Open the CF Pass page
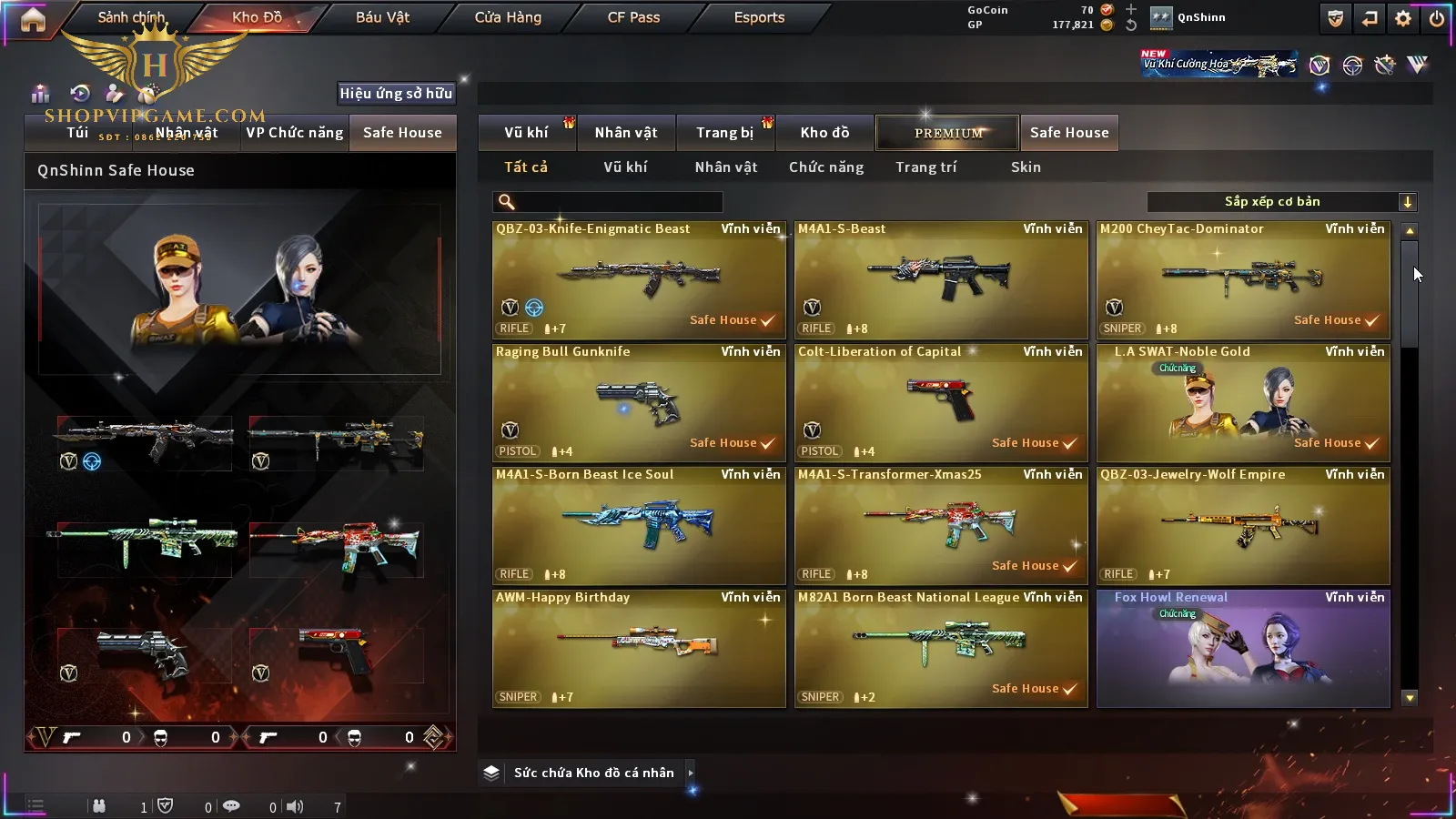The image size is (1456, 819). coord(633,17)
